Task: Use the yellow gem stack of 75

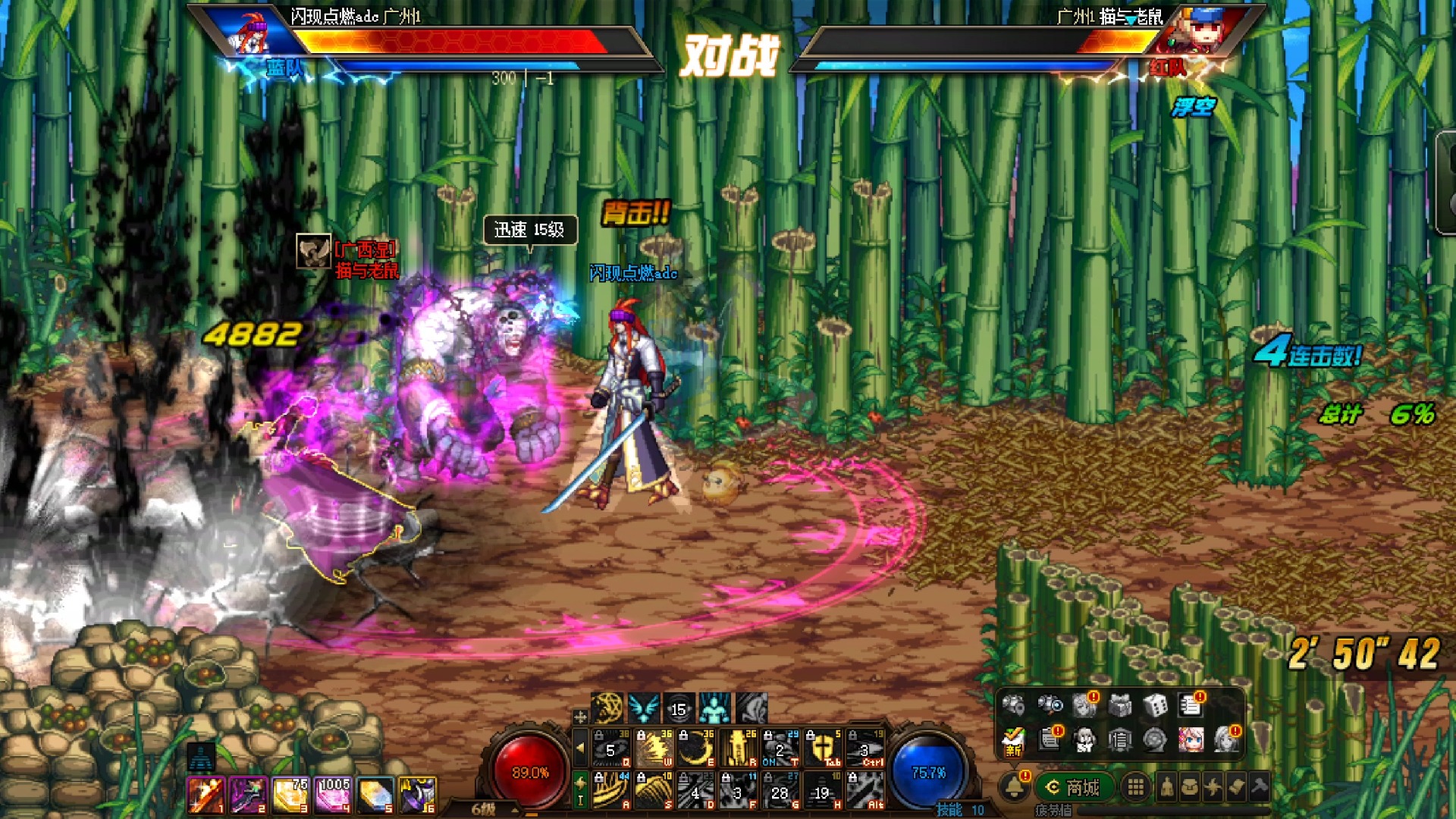Action: [x=290, y=795]
